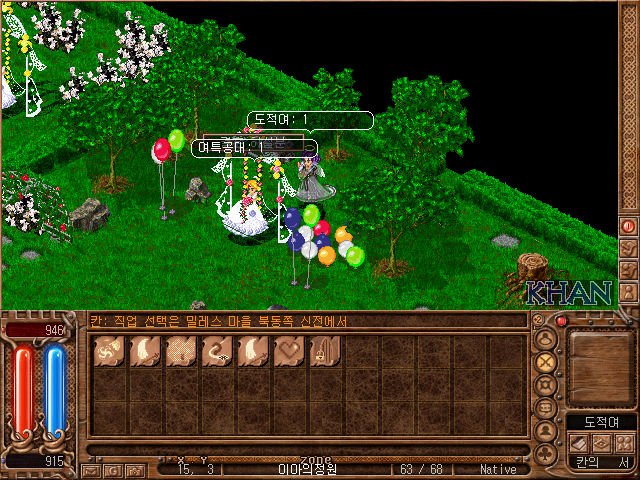Choose the curved whip icon slot

(x=217, y=351)
